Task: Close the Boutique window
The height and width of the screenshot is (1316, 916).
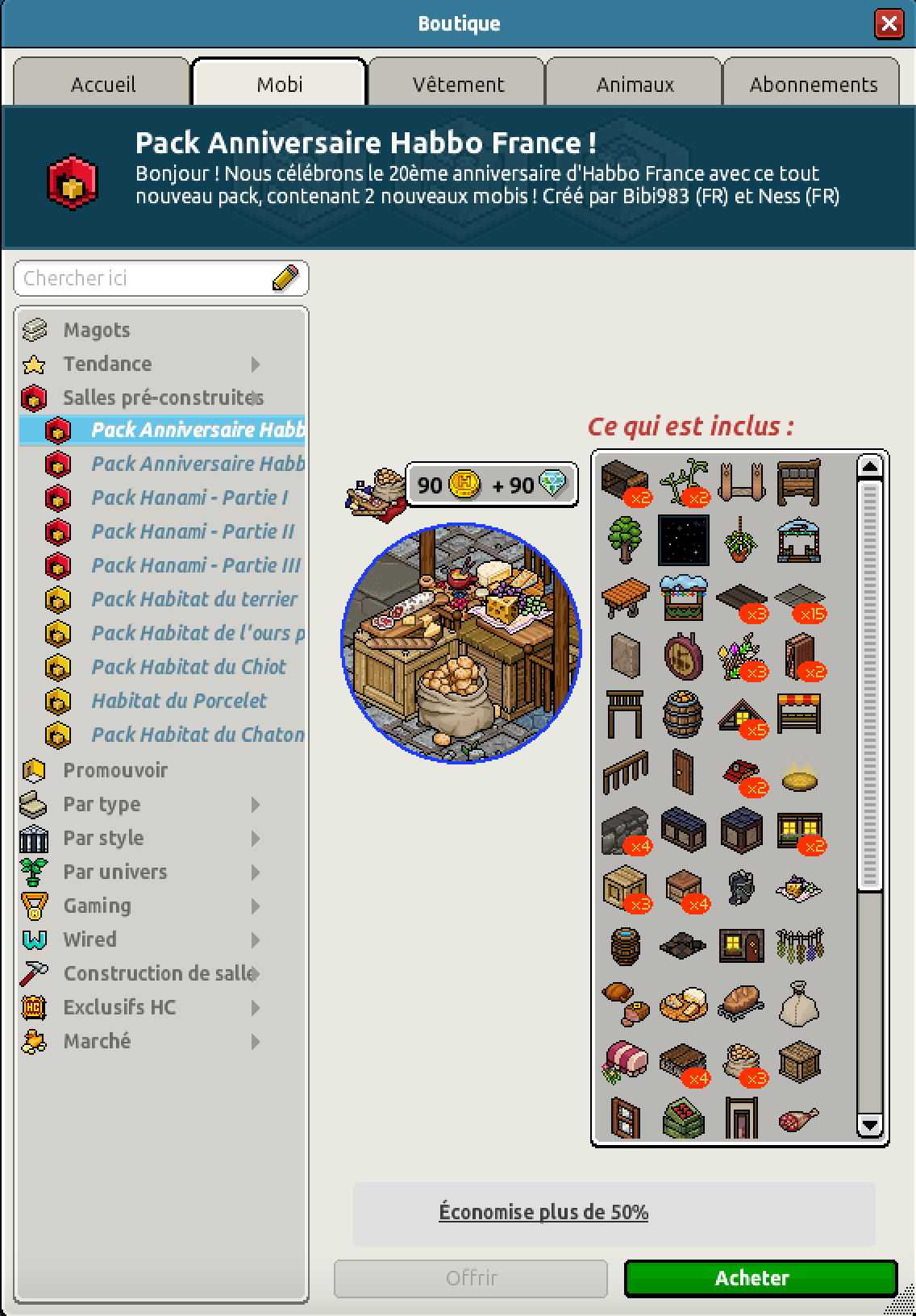Action: point(889,23)
